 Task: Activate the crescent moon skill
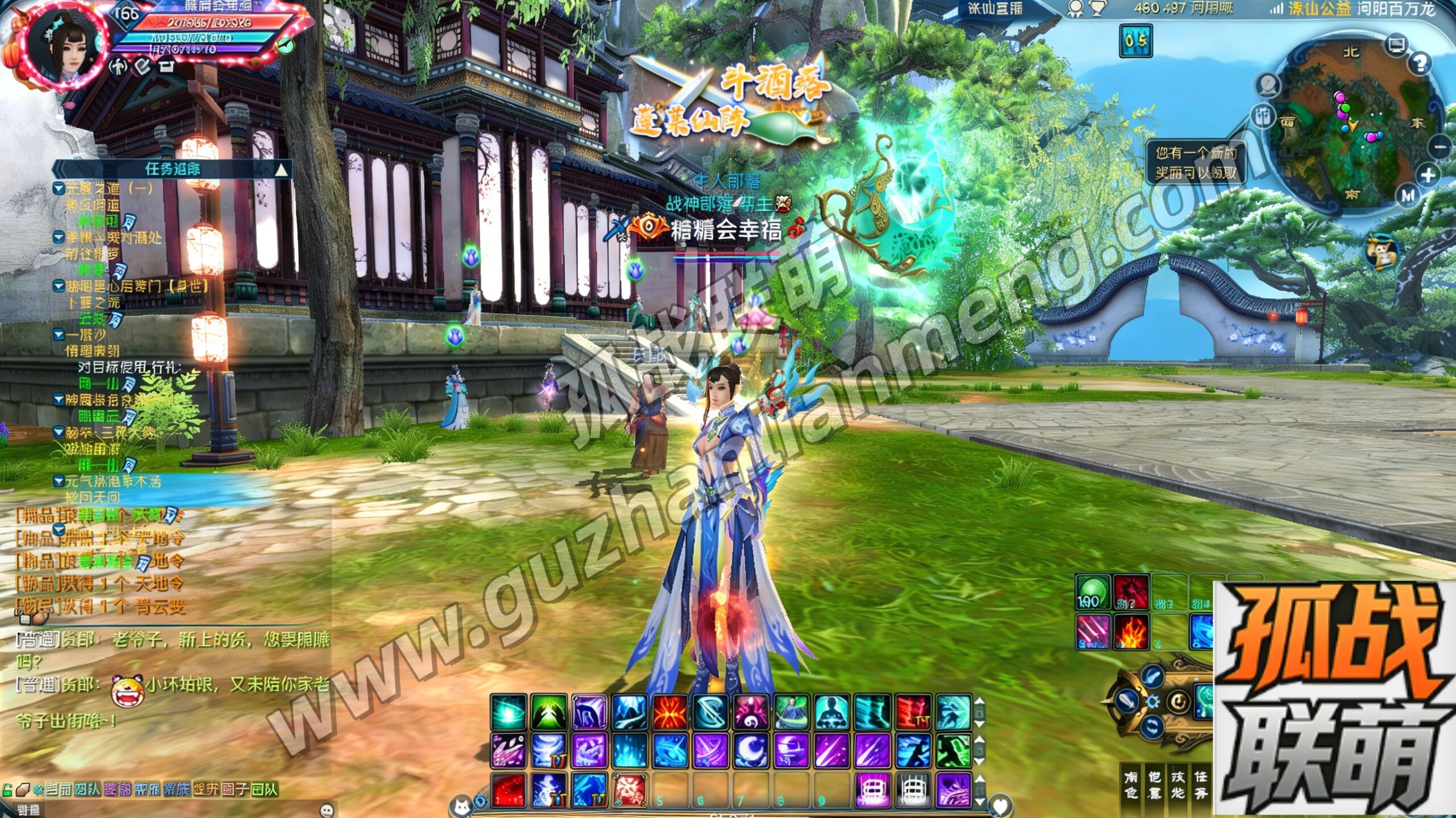[x=751, y=750]
